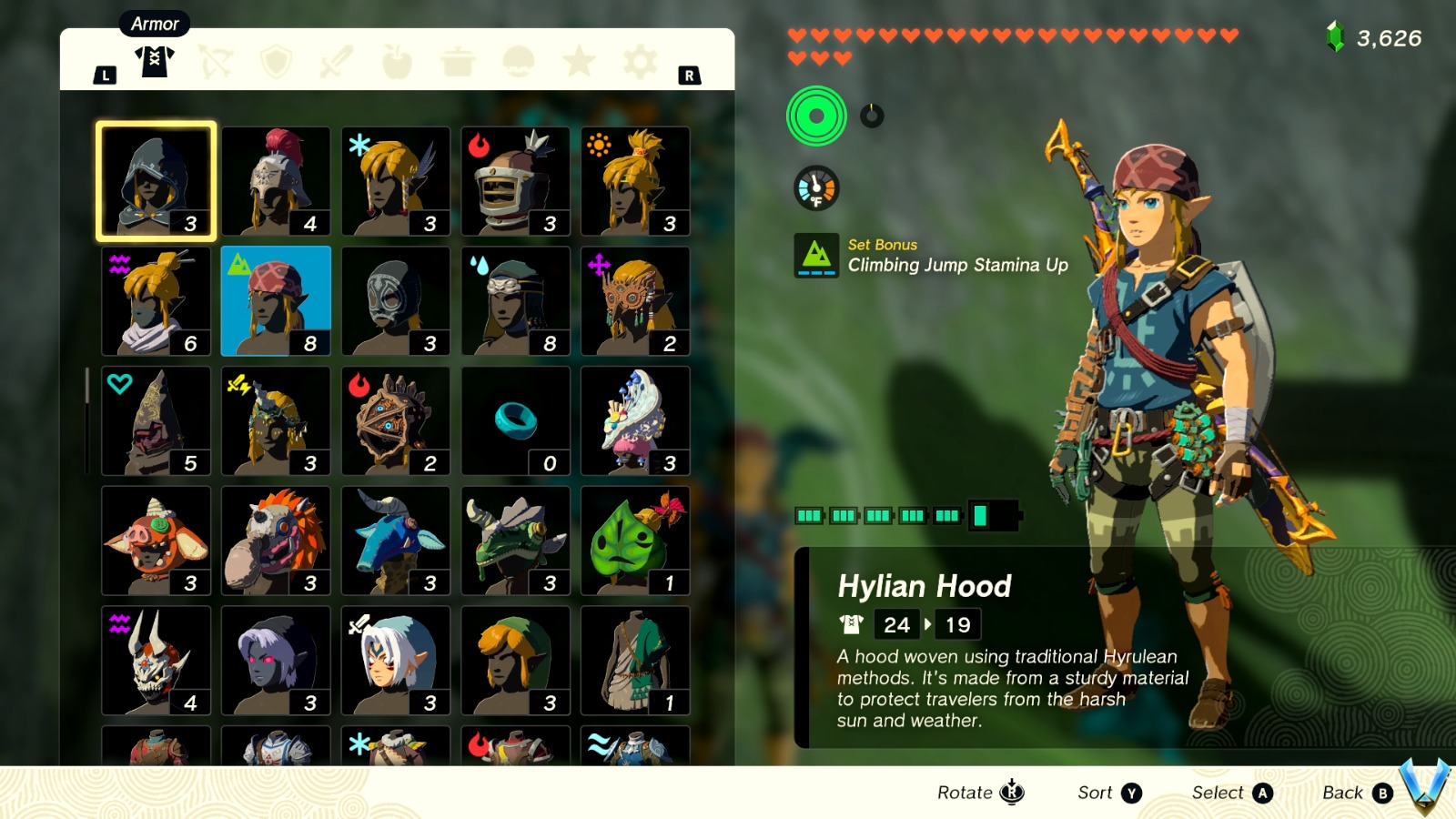The image size is (1456, 819).
Task: Click the mushroom category icon
Action: pyautogui.click(x=518, y=60)
